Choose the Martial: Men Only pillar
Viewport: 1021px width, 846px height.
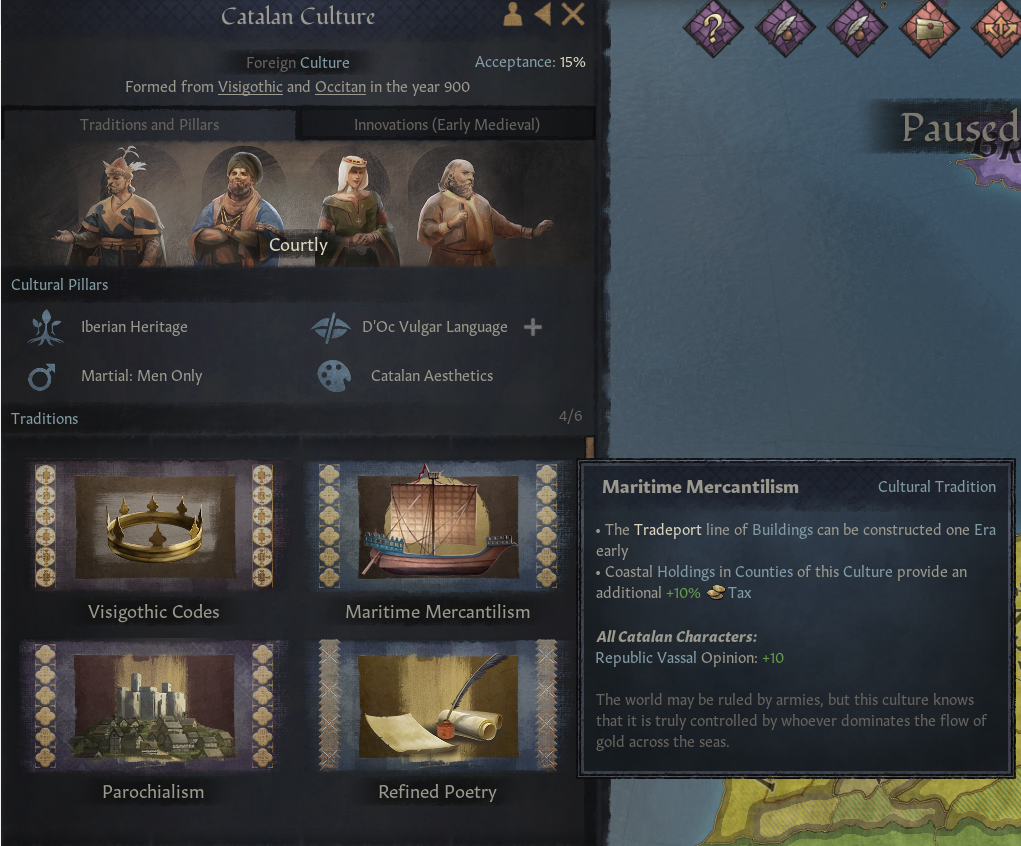point(141,376)
